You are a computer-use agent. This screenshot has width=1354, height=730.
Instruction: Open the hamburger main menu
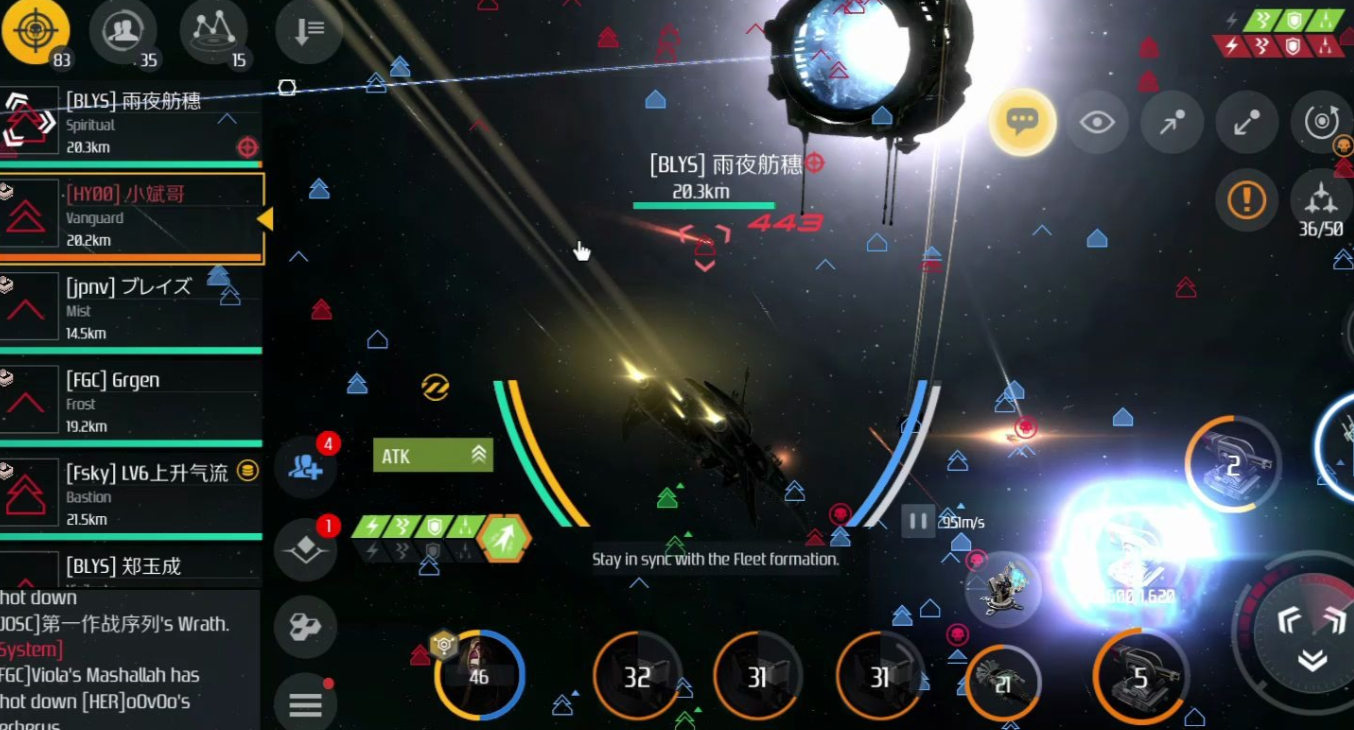click(x=305, y=704)
